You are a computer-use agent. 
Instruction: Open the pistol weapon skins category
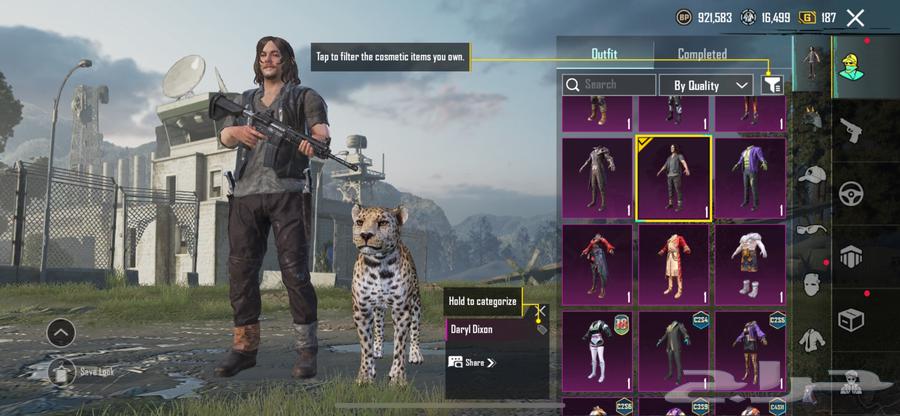(851, 130)
